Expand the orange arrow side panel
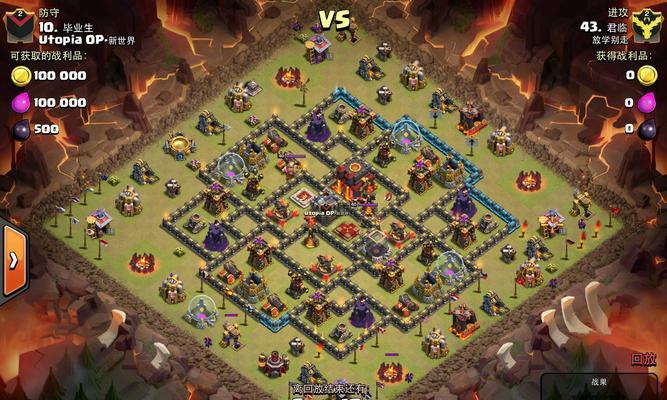Image resolution: width=667 pixels, height=400 pixels. (x=13, y=260)
